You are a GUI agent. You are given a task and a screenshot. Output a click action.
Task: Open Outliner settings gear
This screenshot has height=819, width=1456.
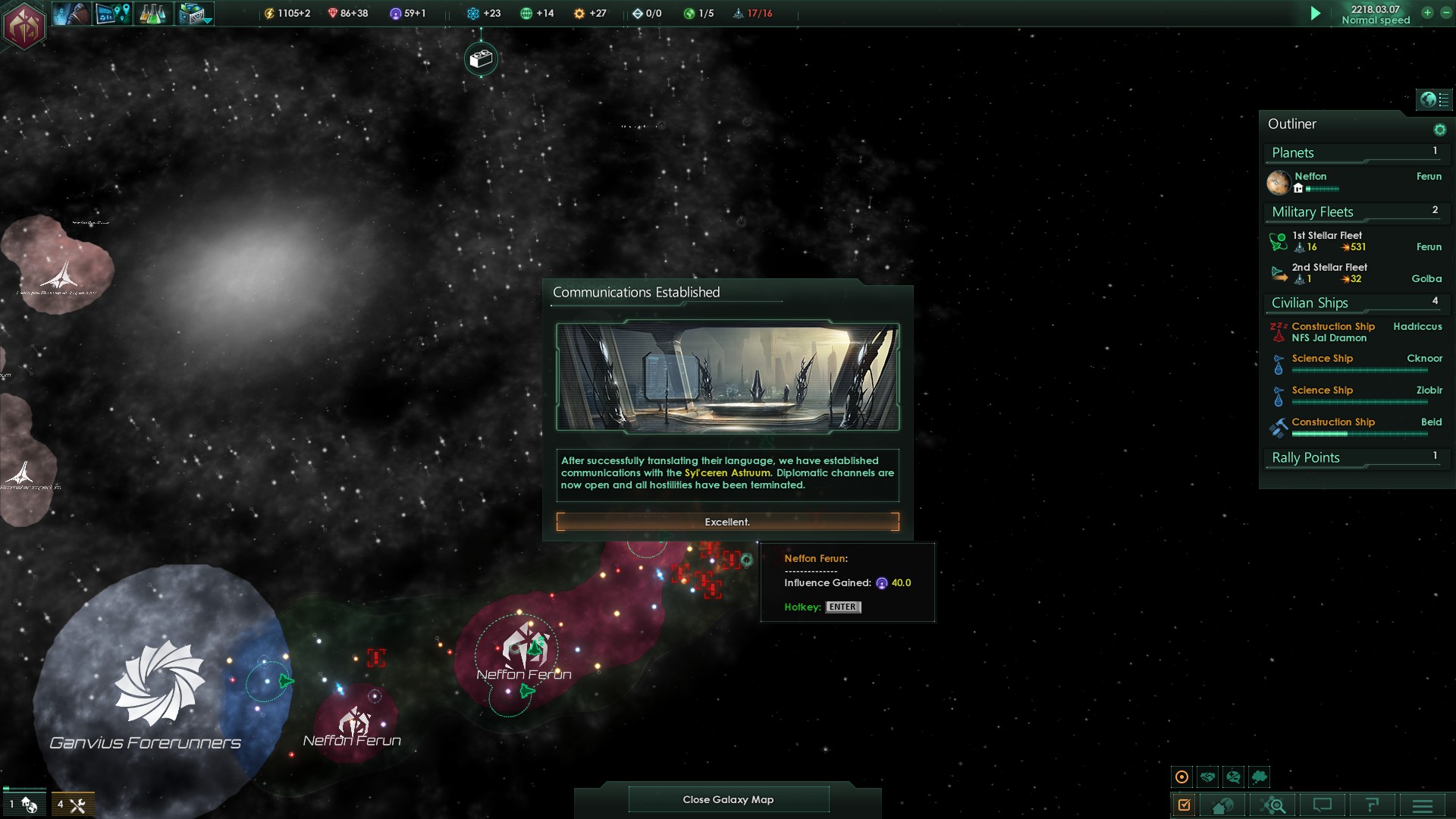tap(1439, 130)
